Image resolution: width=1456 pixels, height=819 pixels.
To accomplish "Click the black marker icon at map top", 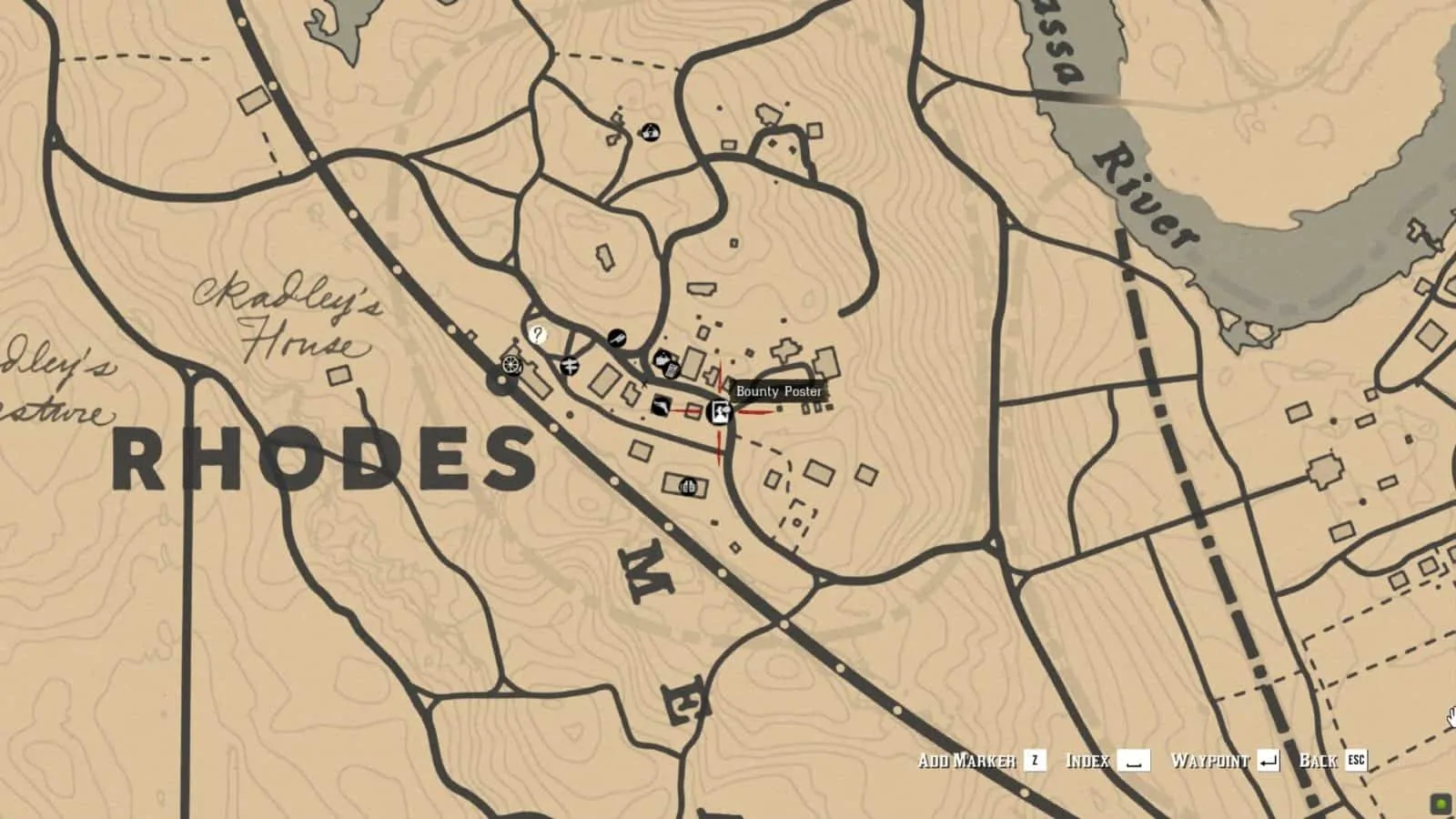I will (650, 134).
